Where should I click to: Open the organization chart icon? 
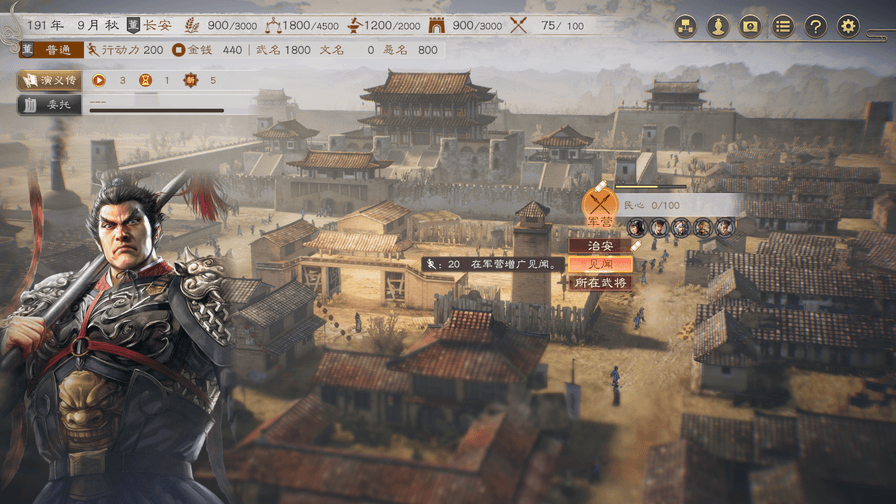coord(685,26)
